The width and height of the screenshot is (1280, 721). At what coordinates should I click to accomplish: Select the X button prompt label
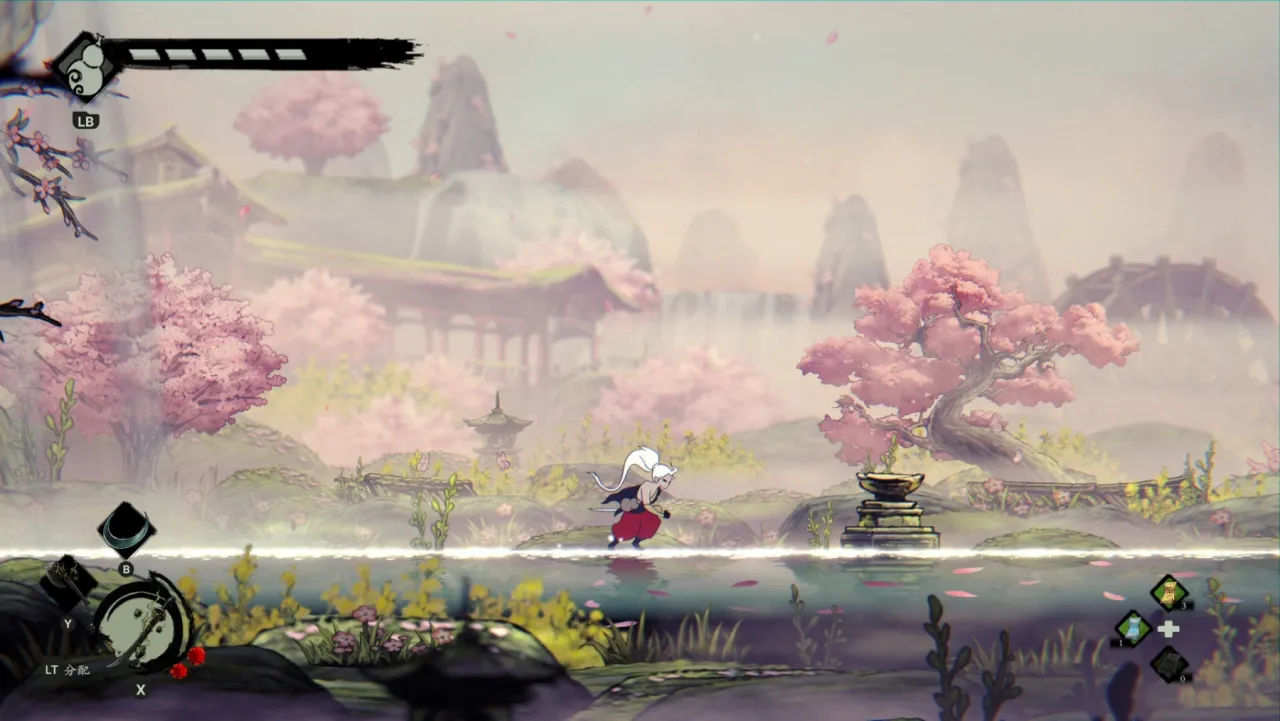click(x=140, y=690)
